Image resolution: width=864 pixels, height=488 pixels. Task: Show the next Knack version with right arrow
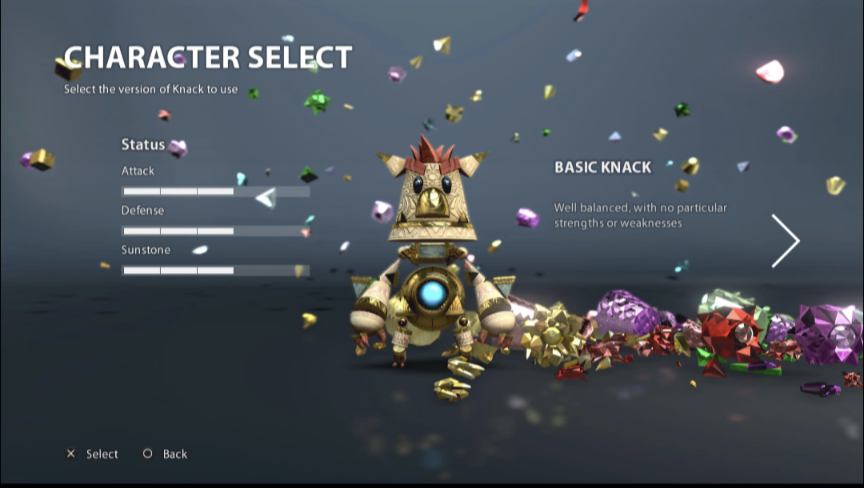pos(786,241)
